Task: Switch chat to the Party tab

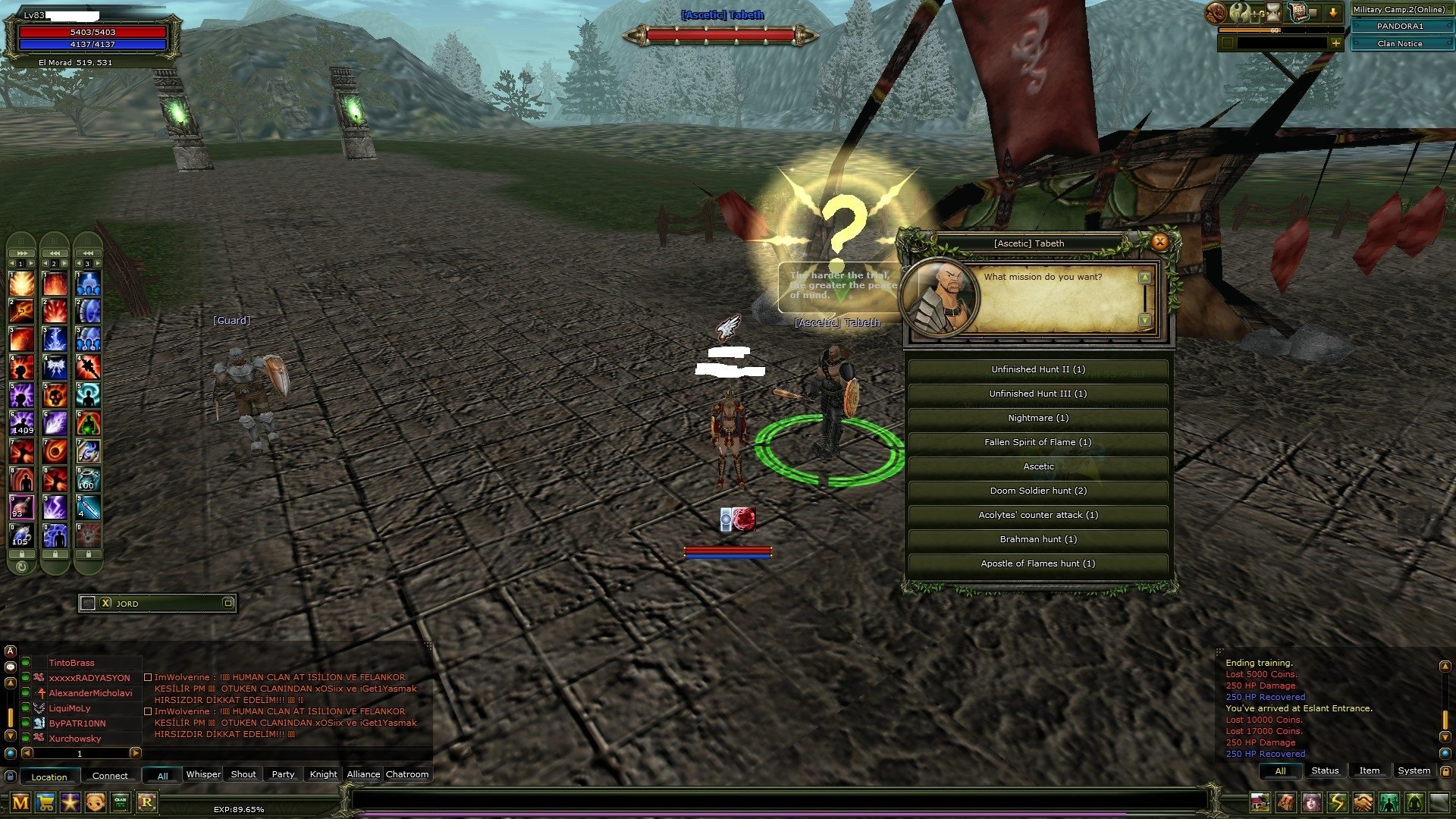Action: tap(283, 774)
